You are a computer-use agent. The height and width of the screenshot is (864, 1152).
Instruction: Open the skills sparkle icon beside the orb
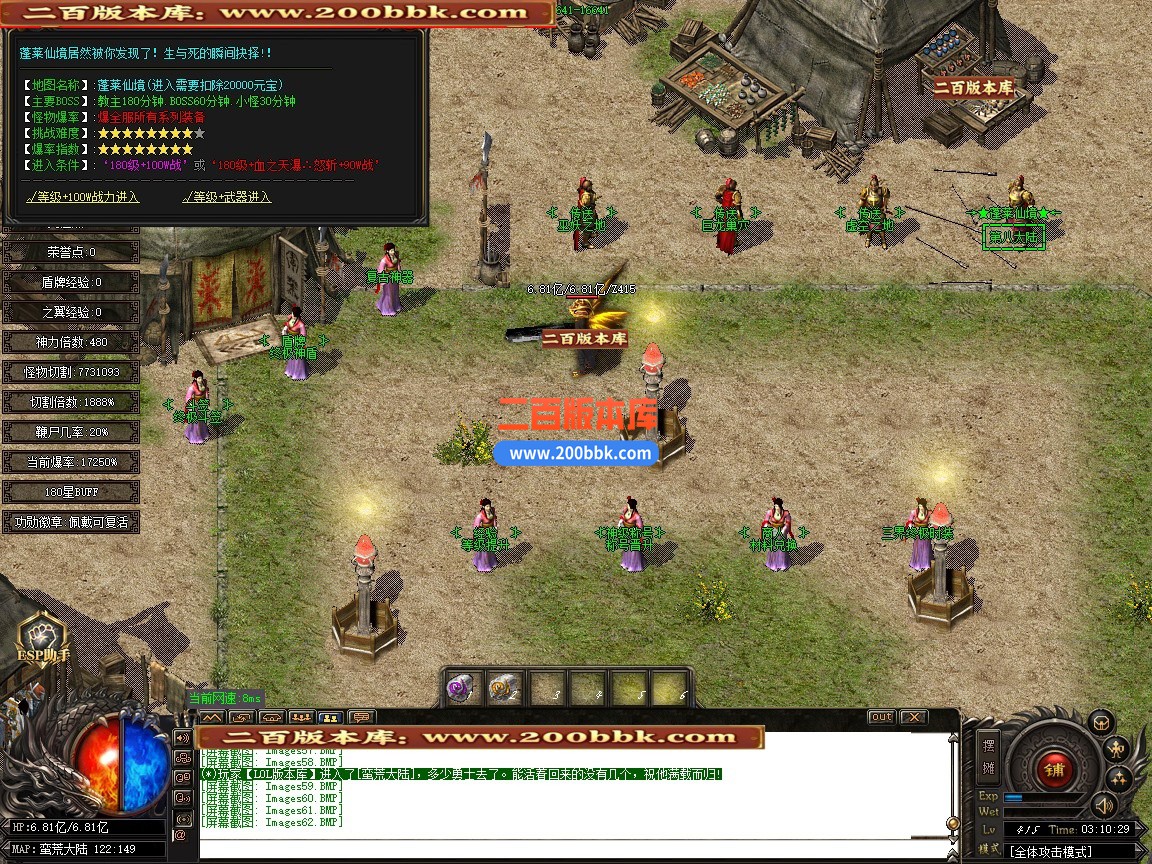pyautogui.click(x=1118, y=778)
